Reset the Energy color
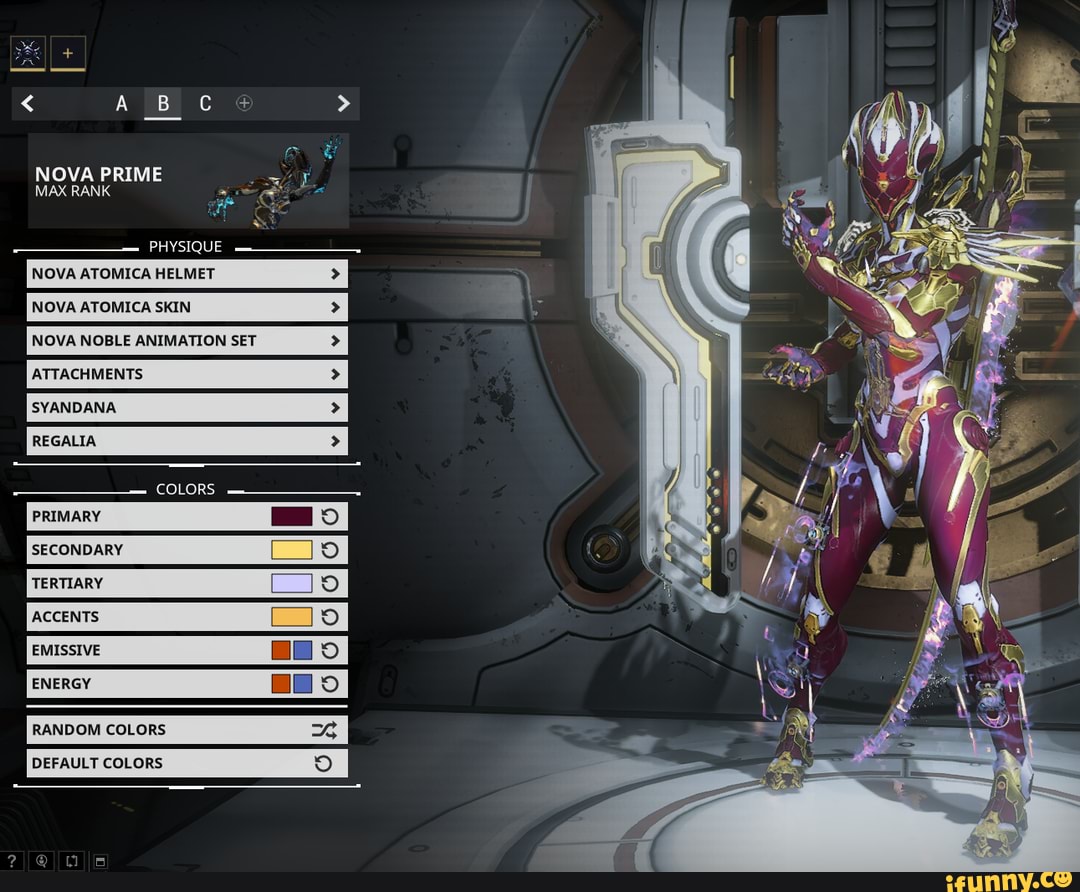The width and height of the screenshot is (1080, 892). click(330, 684)
